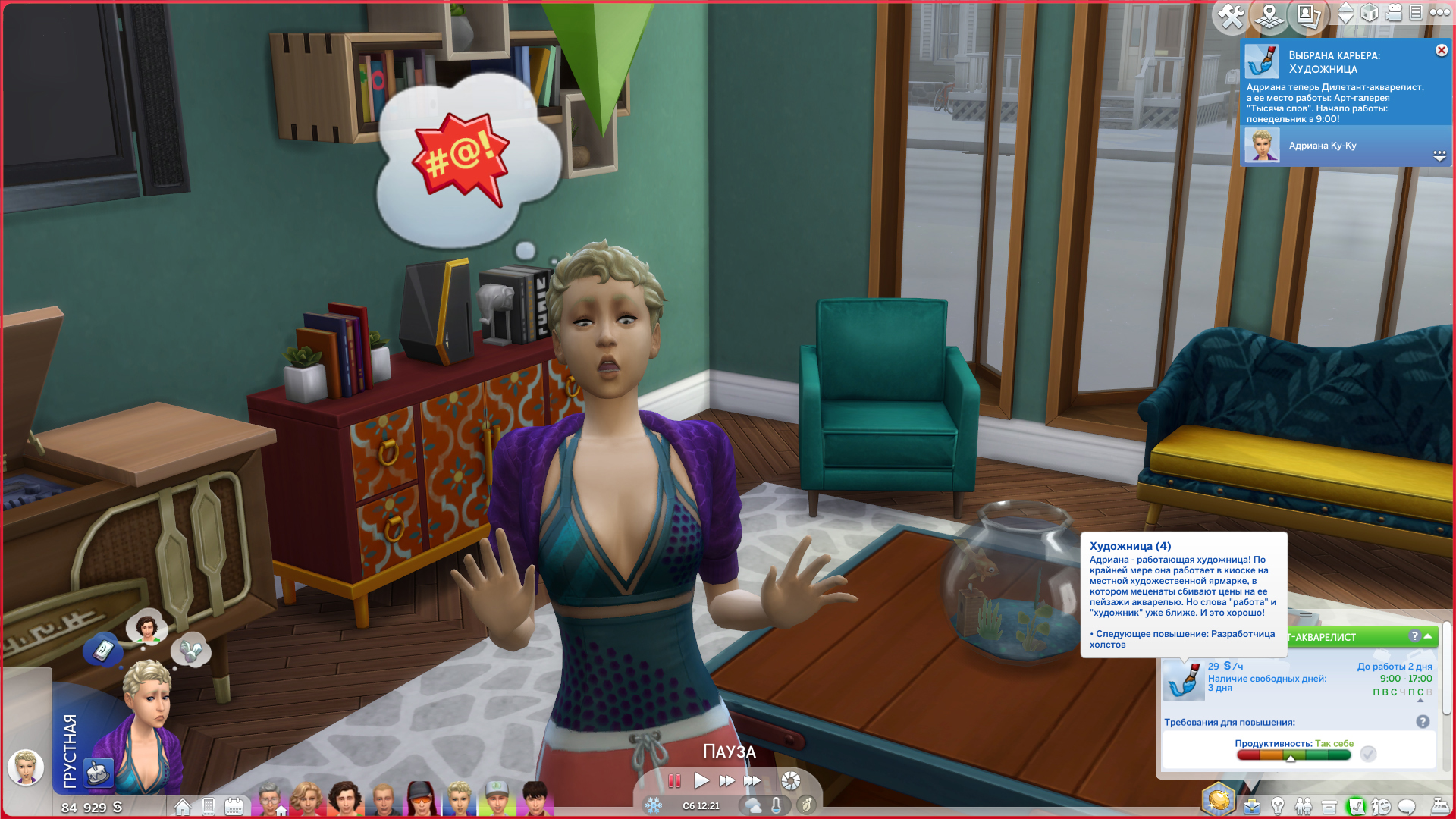Viewport: 1456px width, 819px height.
Task: Set game speed to fast forward
Action: 726,780
